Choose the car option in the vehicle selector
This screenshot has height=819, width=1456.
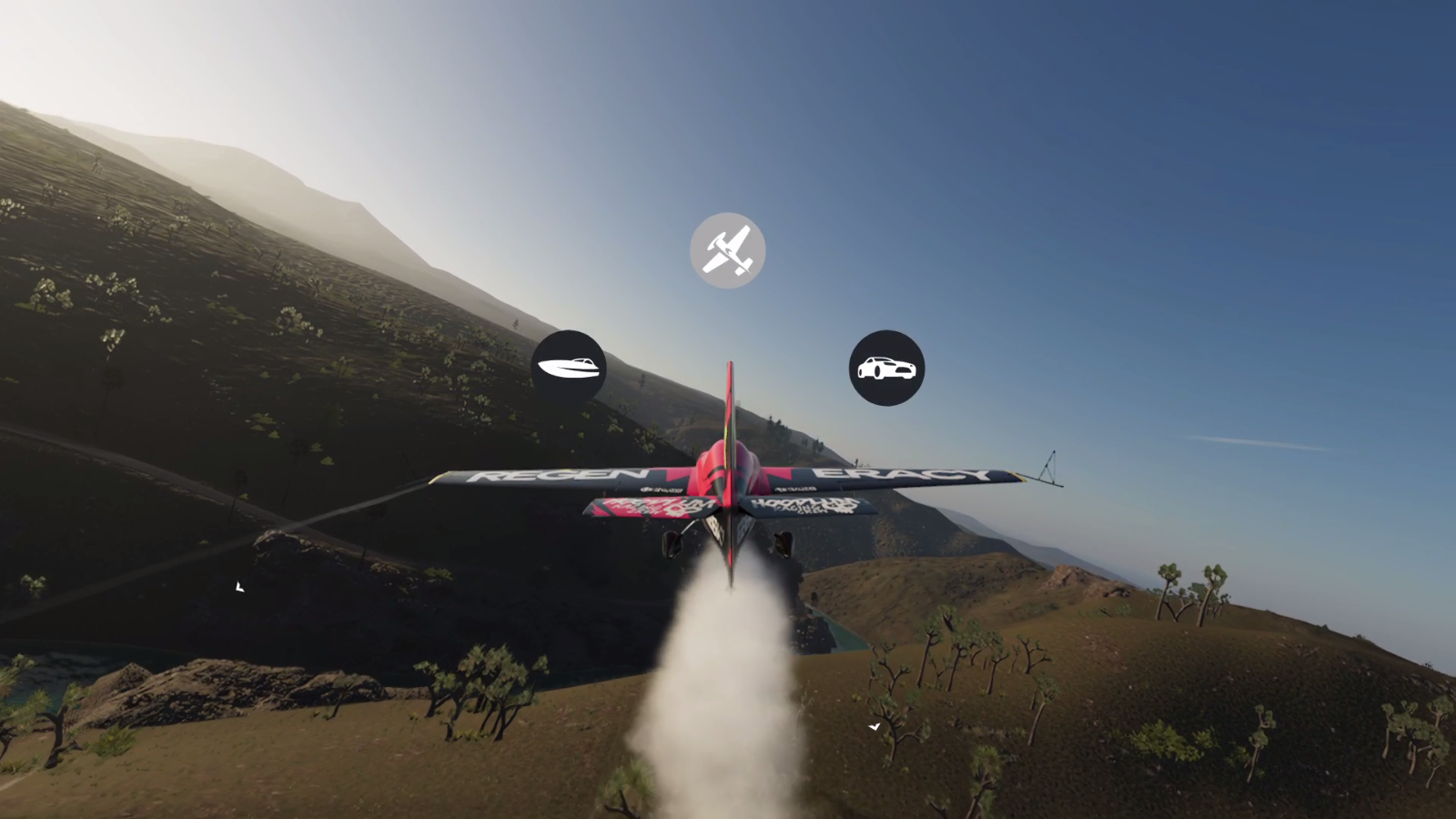tap(887, 367)
